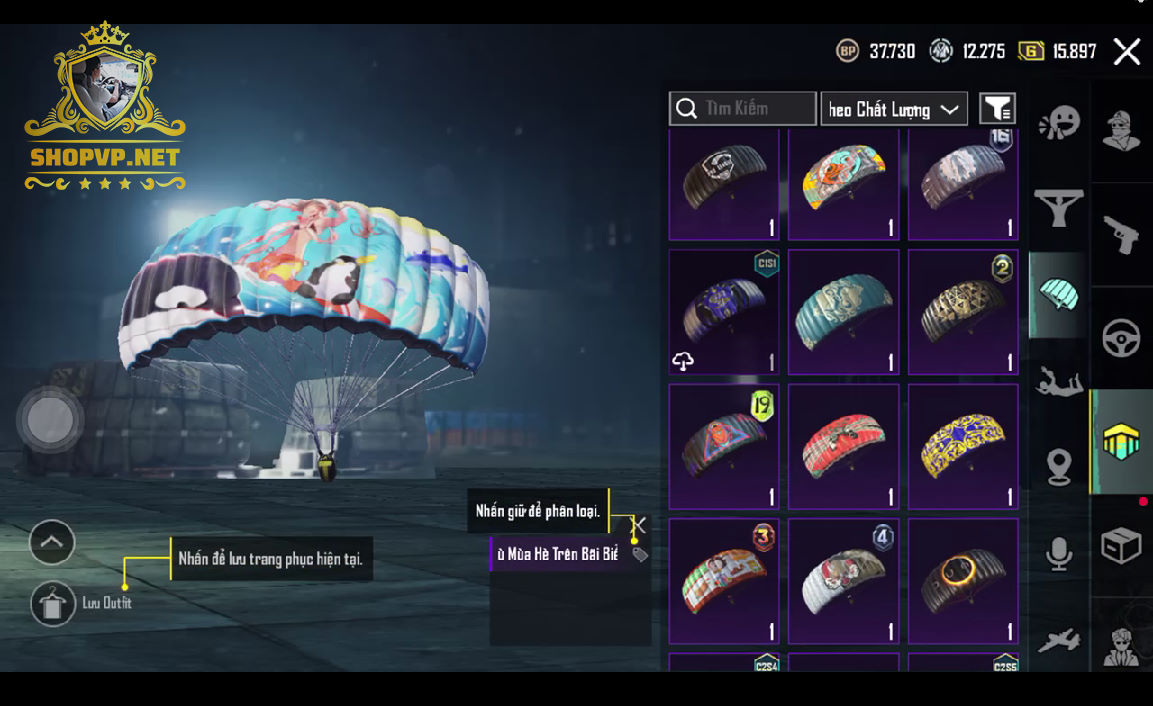Open the filter options button
Screen dimensions: 1153x706
pos(997,108)
